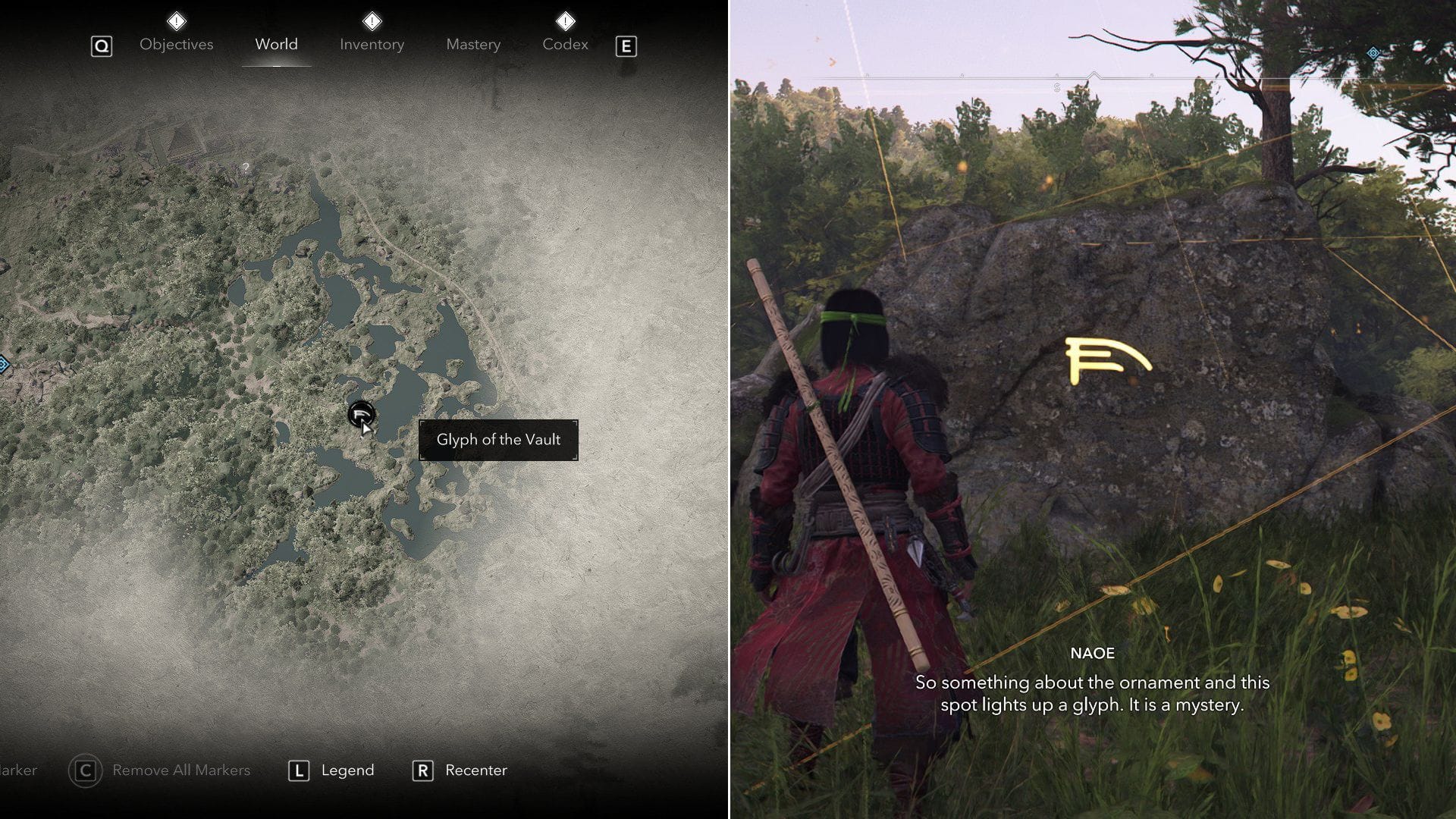The width and height of the screenshot is (1456, 819).
Task: Click the question-mark mystery marker on the map
Action: (246, 168)
